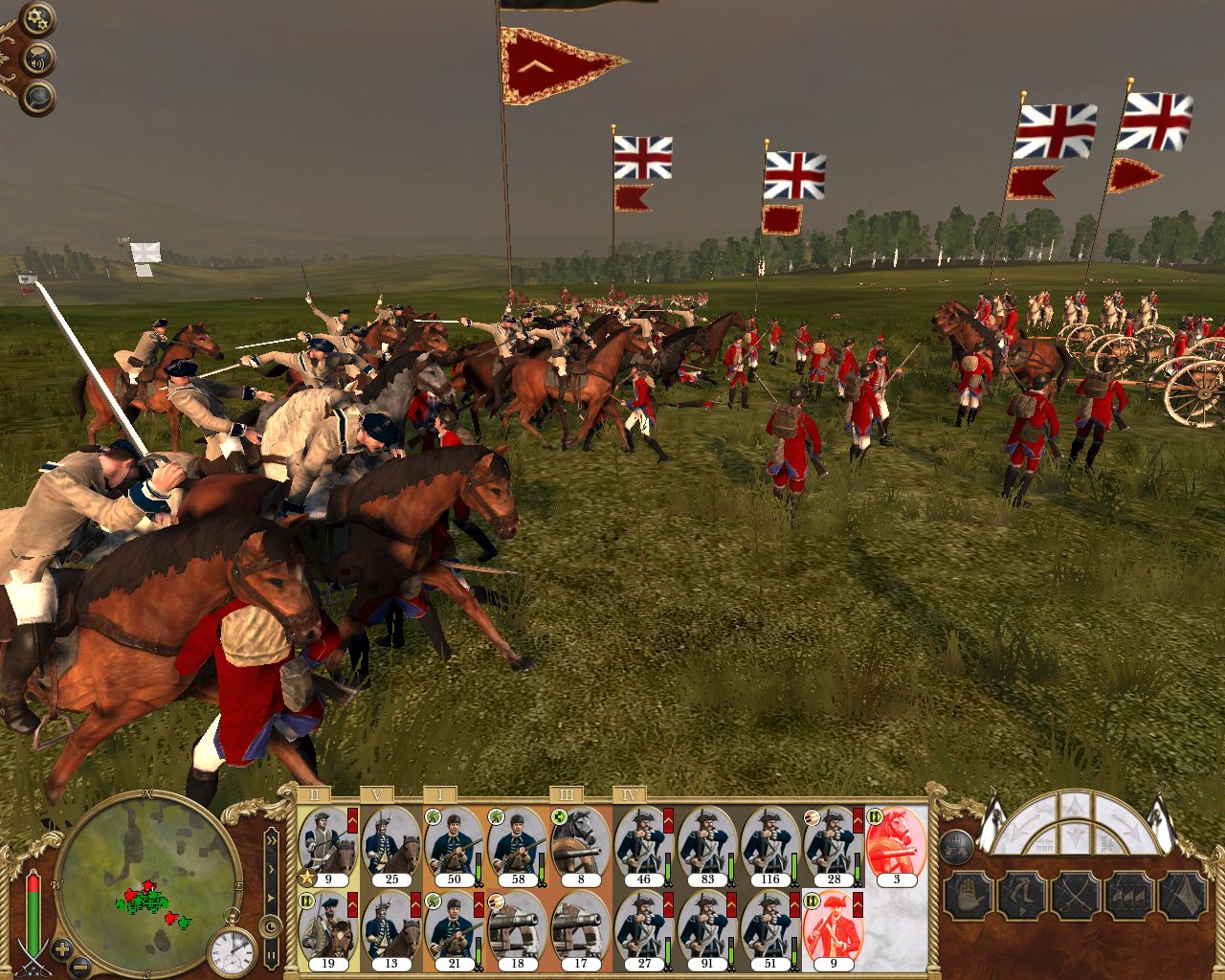The width and height of the screenshot is (1225, 980).
Task: Zoom in the minimap with plus button
Action: pyautogui.click(x=62, y=950)
